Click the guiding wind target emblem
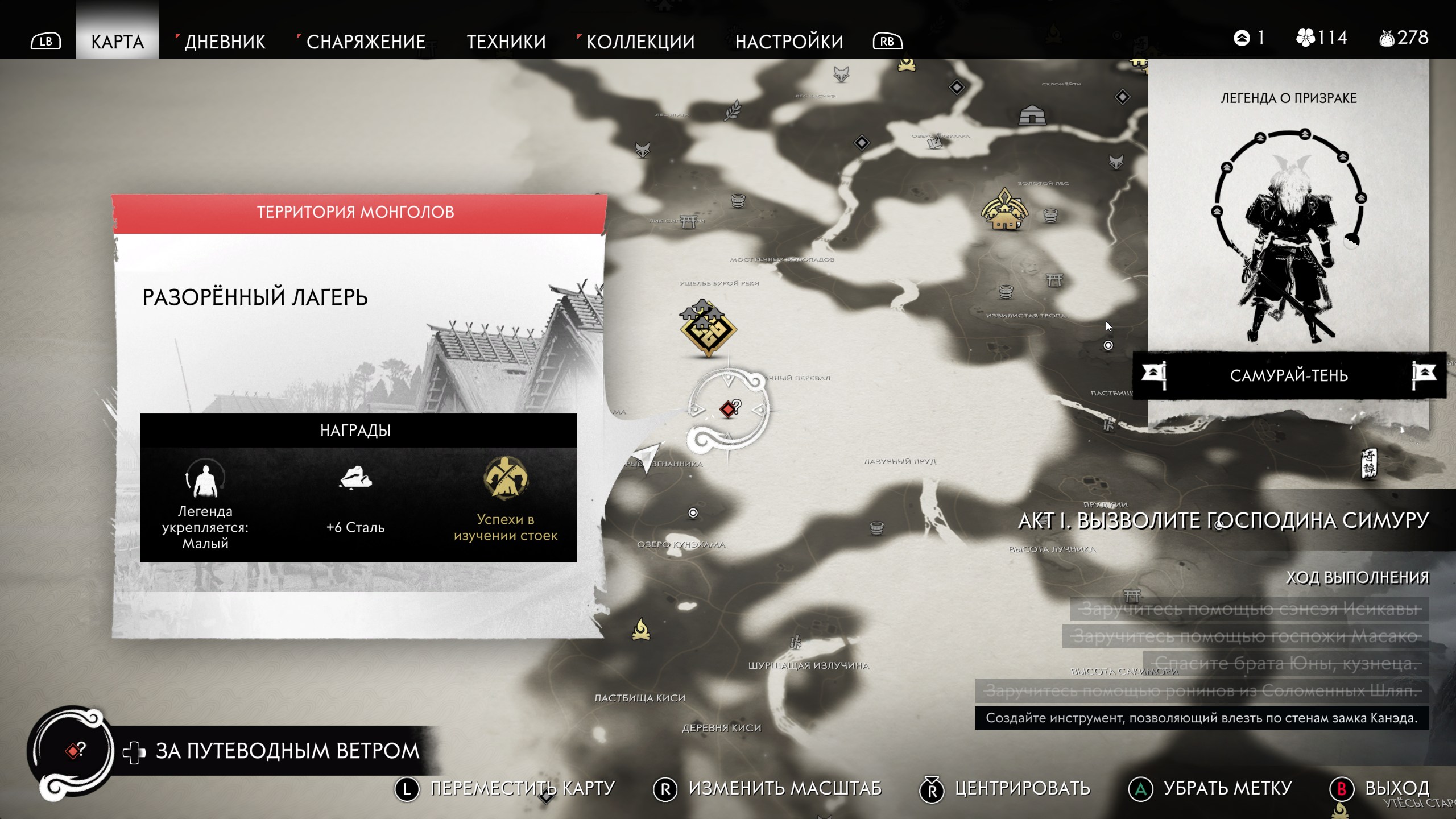Screen dimensions: 1456x819 pos(72,751)
